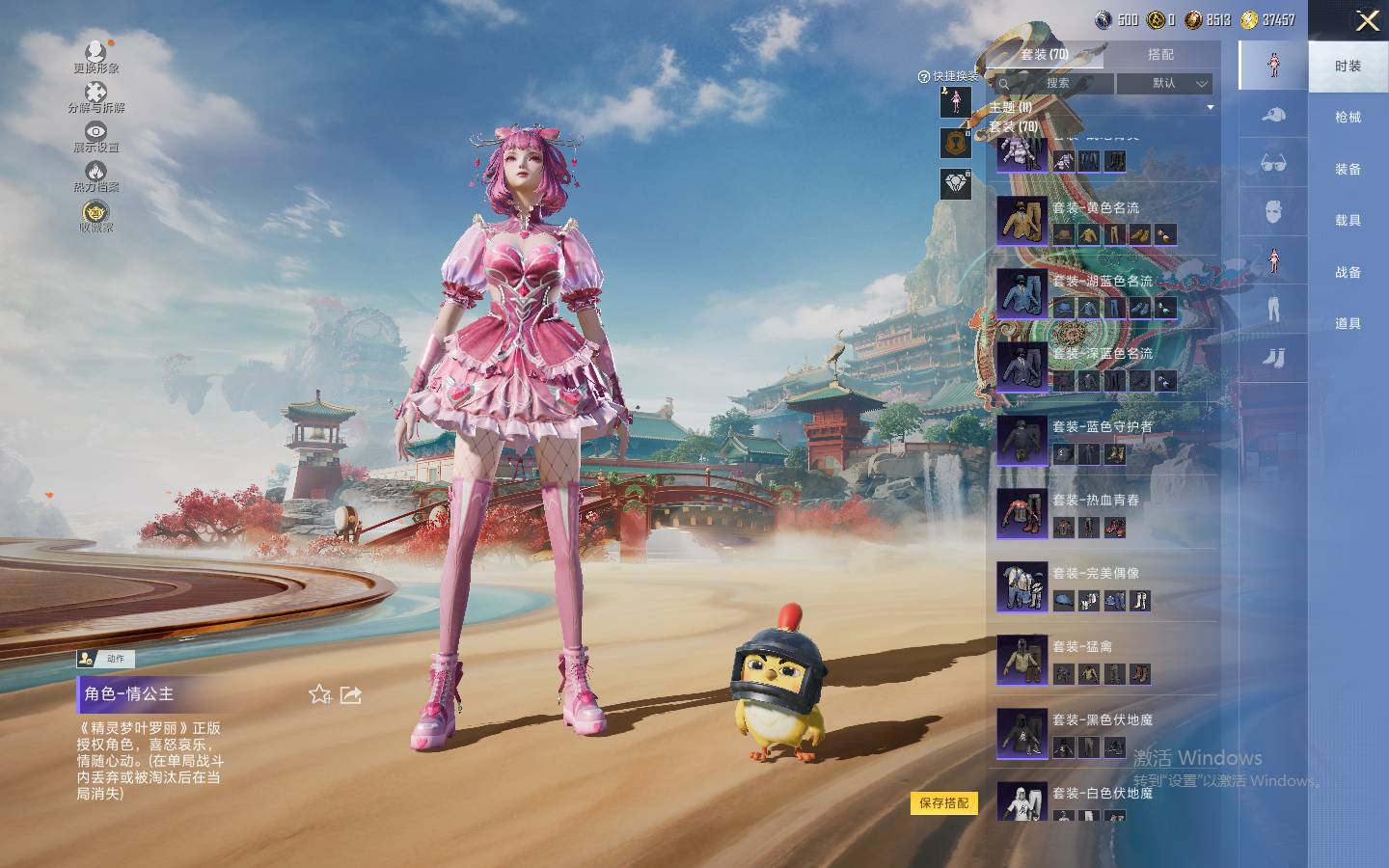Screen dimensions: 1389x868
Task: Open the hat sub-category cap icon
Action: pos(1273,116)
